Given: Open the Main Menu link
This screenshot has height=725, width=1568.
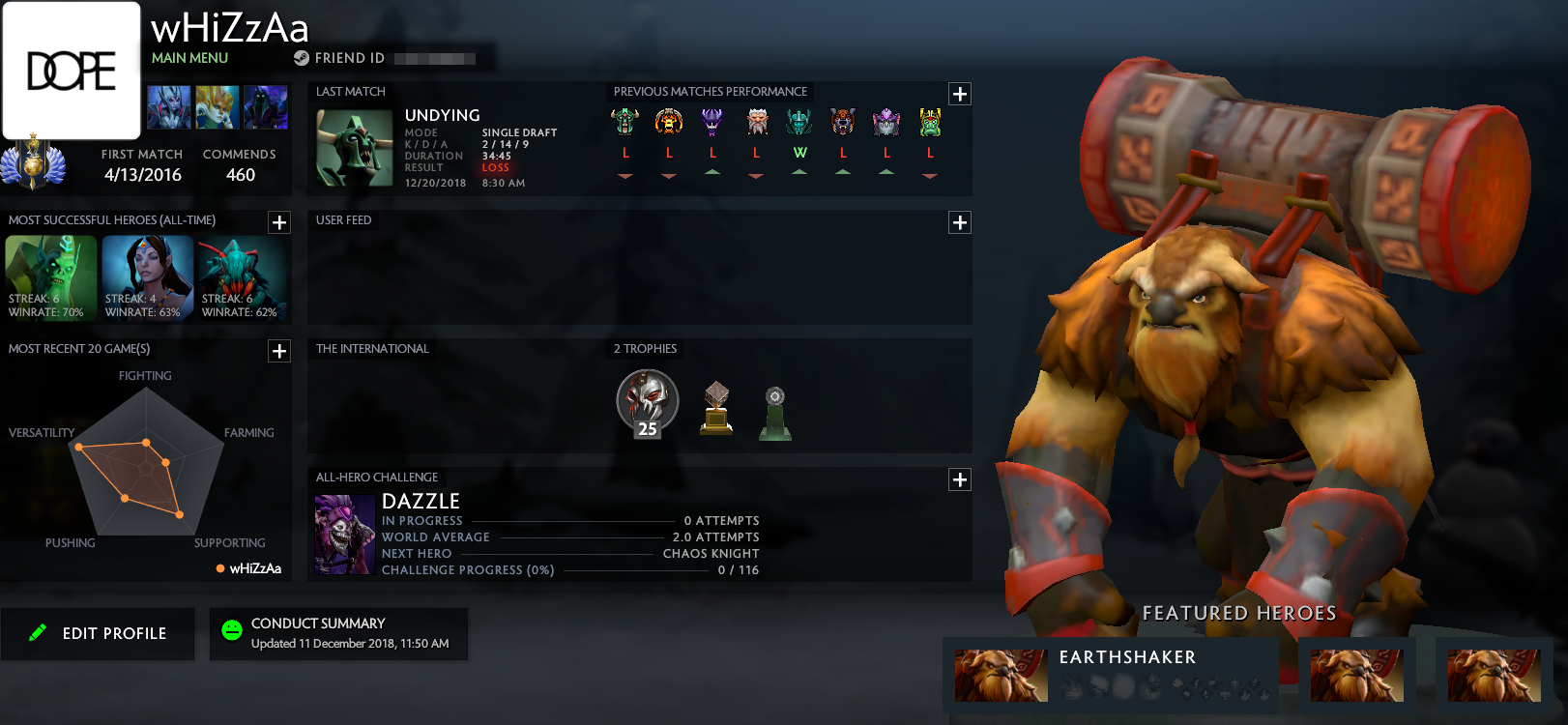Looking at the screenshot, I should coord(189,58).
